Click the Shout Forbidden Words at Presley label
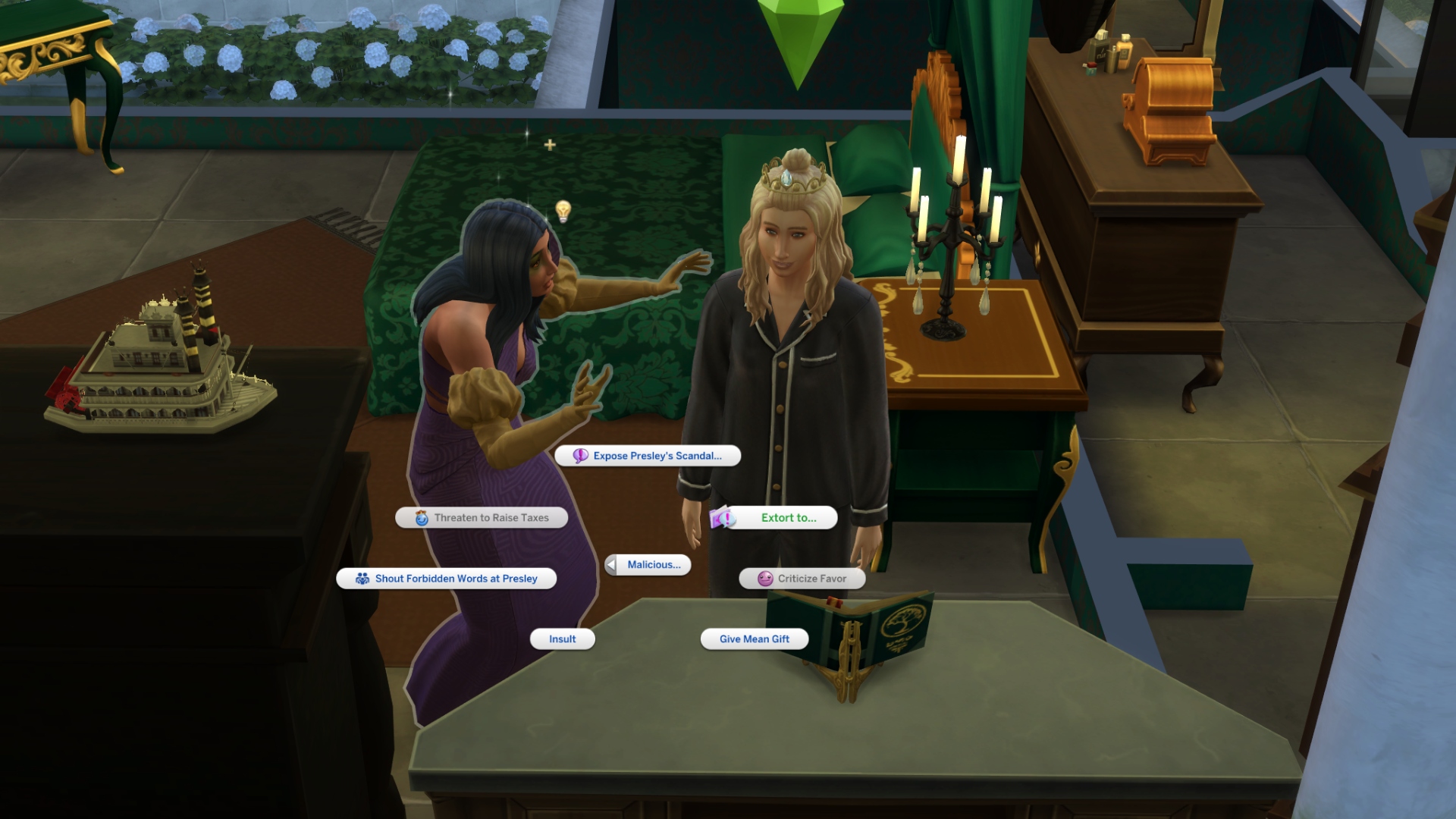The height and width of the screenshot is (819, 1456). [455, 578]
